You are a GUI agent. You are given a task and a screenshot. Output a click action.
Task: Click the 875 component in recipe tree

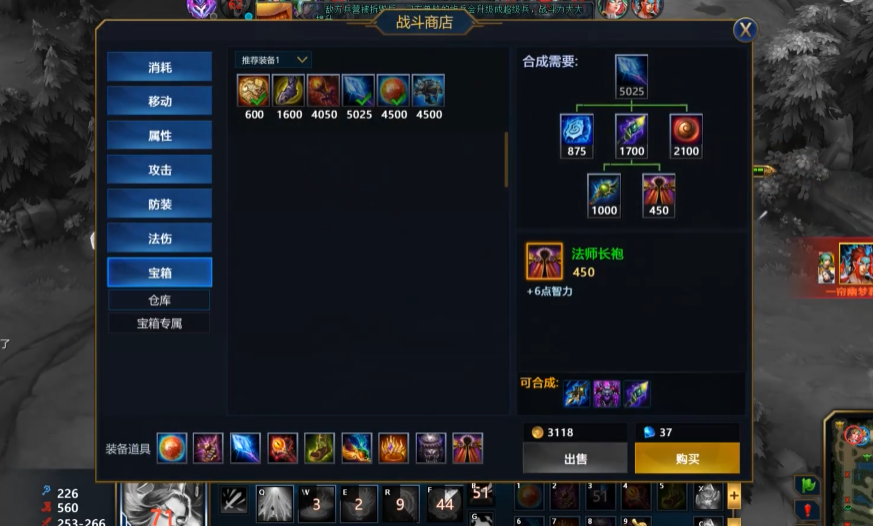576,131
